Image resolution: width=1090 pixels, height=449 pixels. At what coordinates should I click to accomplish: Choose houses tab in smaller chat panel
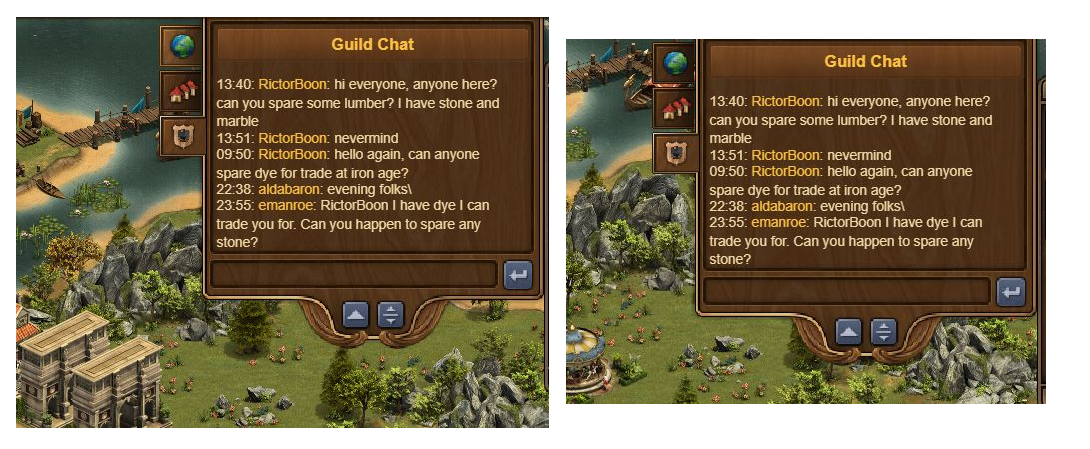676,108
